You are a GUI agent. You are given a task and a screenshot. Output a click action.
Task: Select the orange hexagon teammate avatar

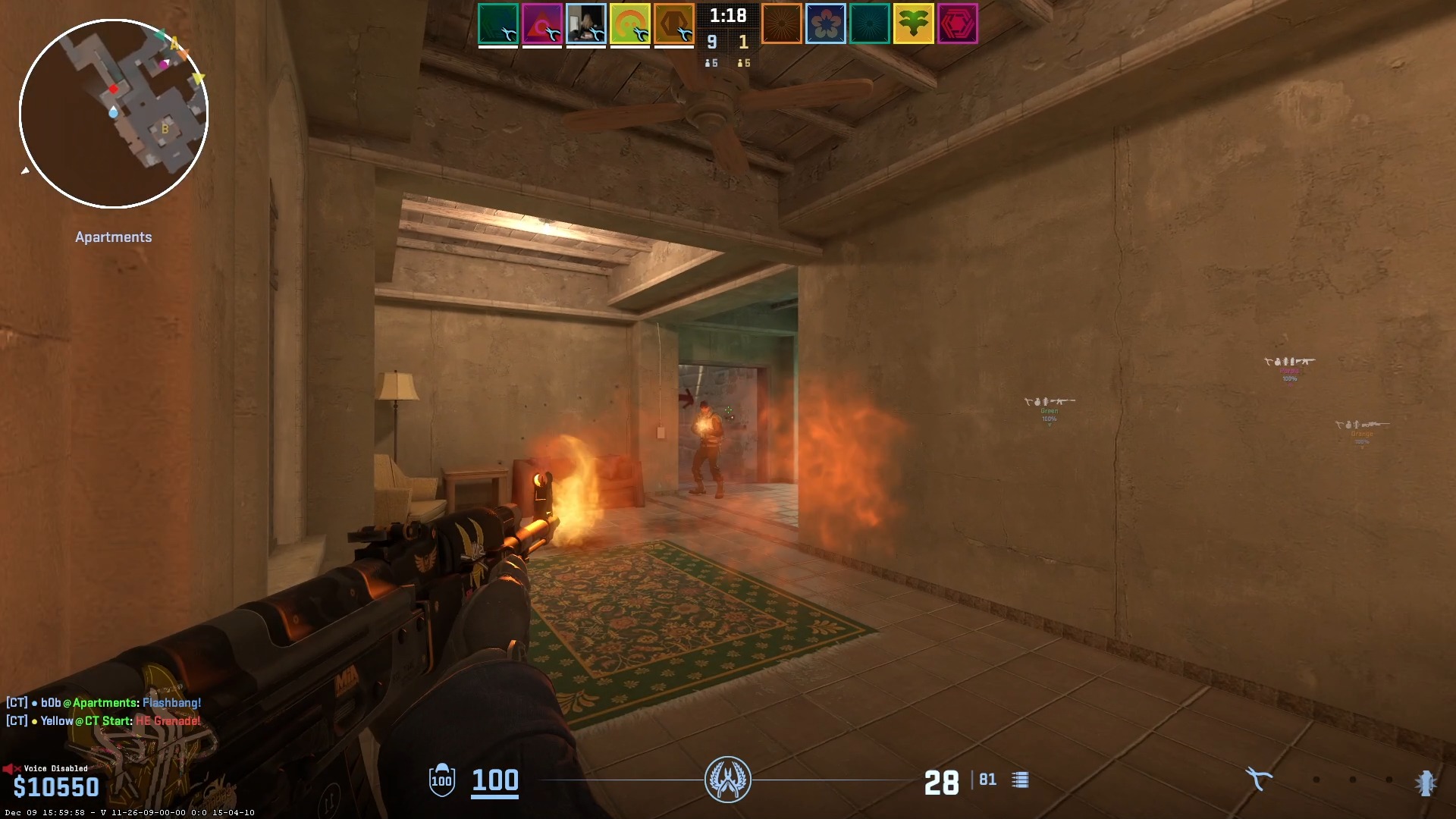674,24
